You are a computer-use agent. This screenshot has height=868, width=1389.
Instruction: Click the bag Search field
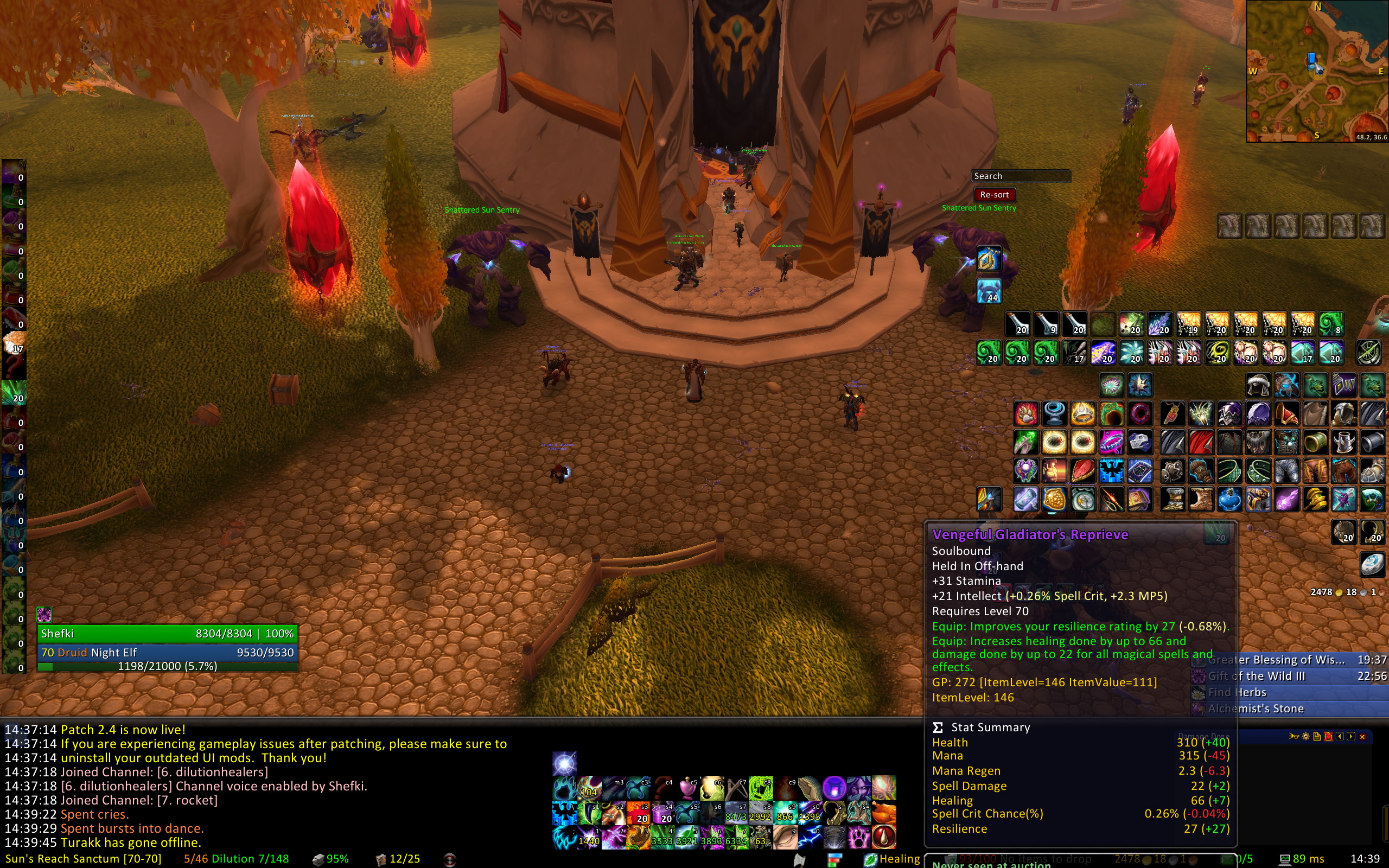coord(1021,176)
